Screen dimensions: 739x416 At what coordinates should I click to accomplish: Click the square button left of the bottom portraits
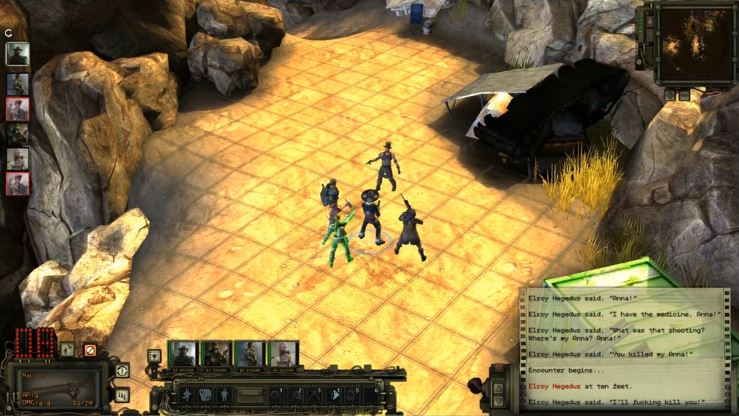point(154,355)
